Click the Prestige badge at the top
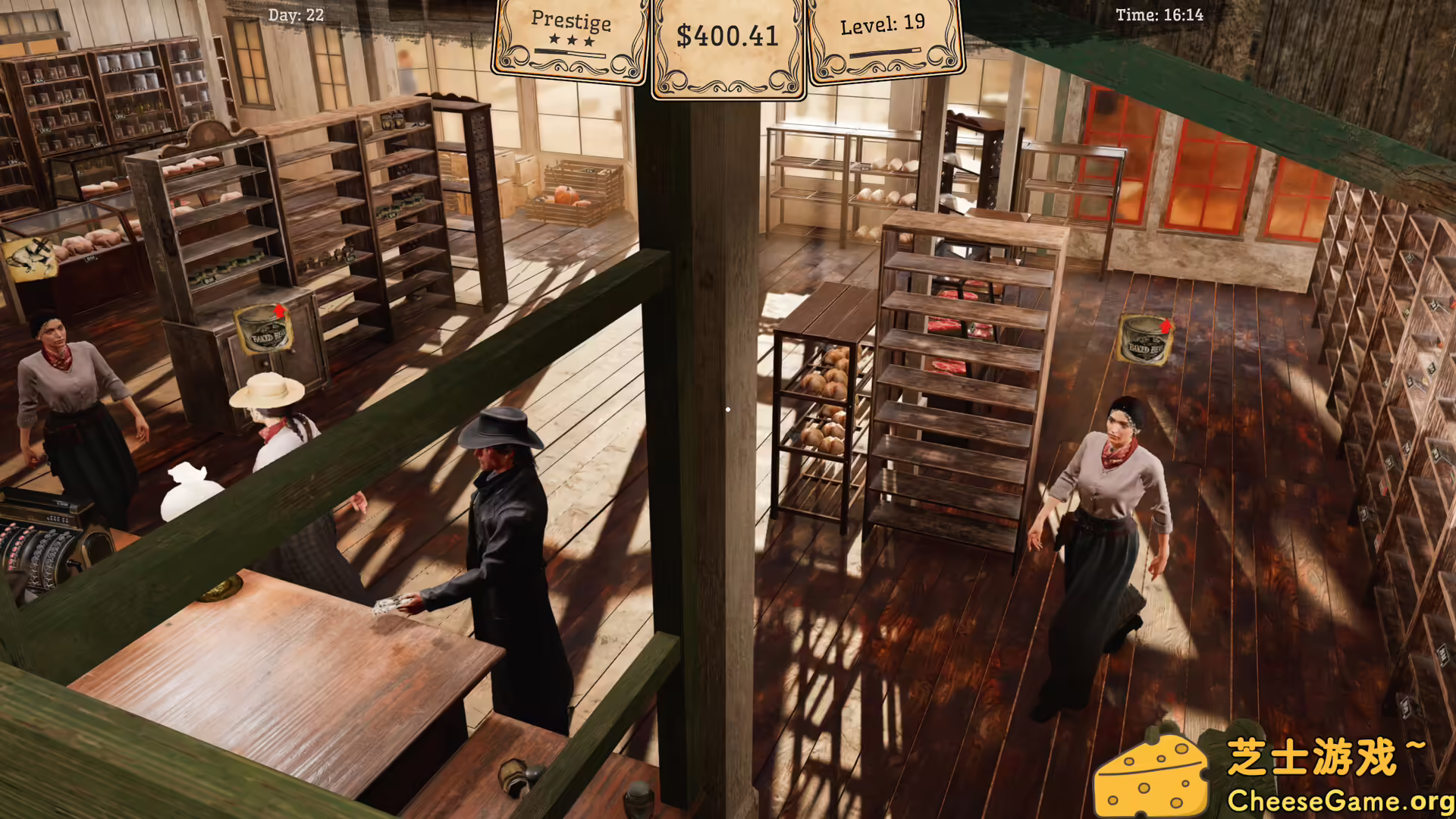This screenshot has width=1456, height=819. click(x=573, y=24)
